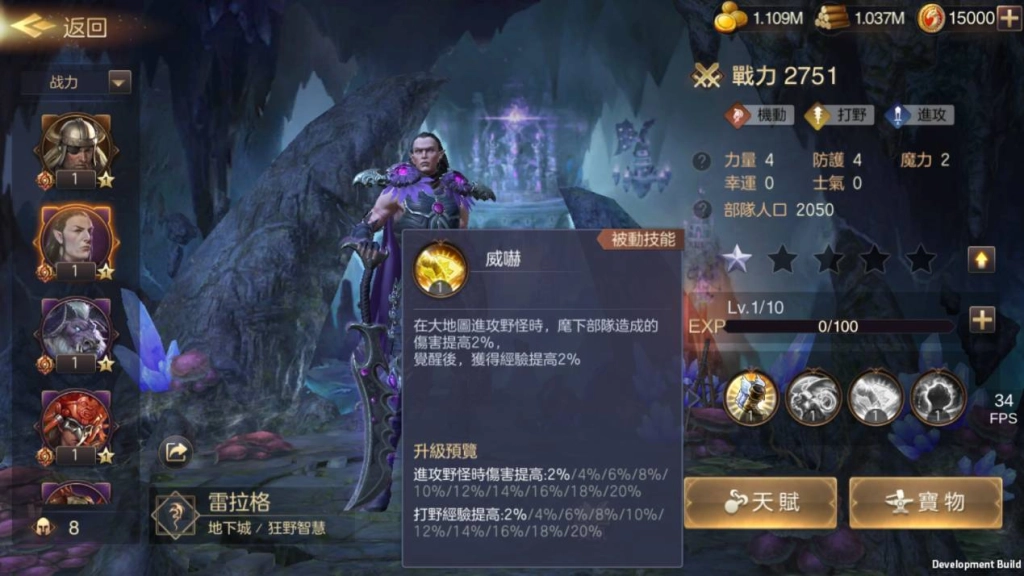Upgrade star rank with yellow arrow button

(981, 259)
